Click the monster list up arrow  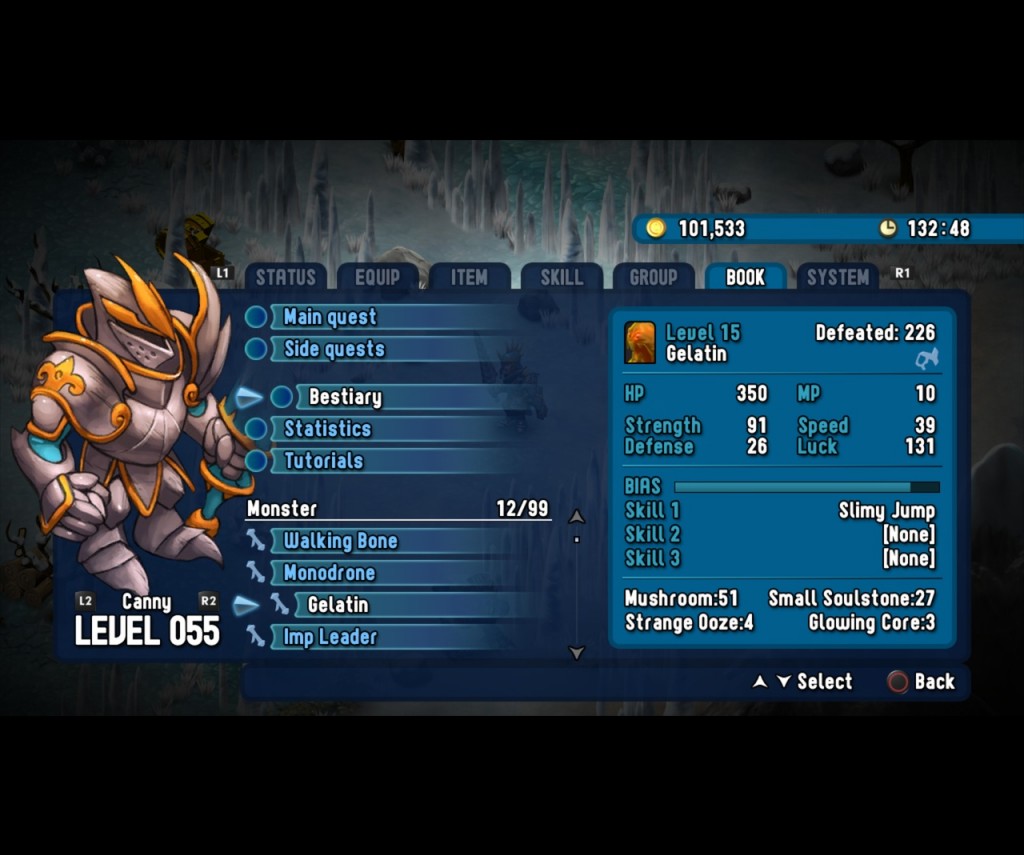click(x=576, y=517)
